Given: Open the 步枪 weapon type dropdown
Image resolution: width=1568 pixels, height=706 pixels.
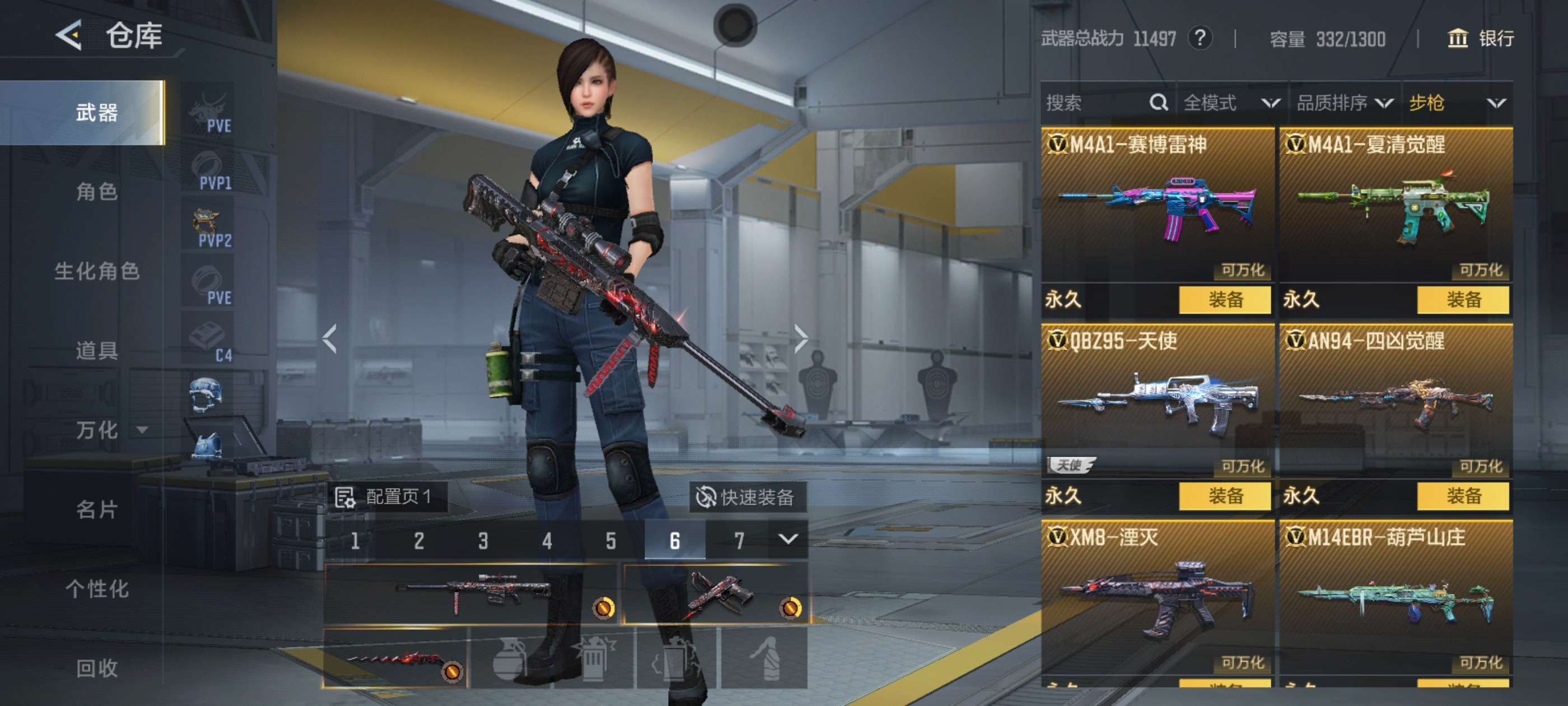Looking at the screenshot, I should pos(1457,103).
